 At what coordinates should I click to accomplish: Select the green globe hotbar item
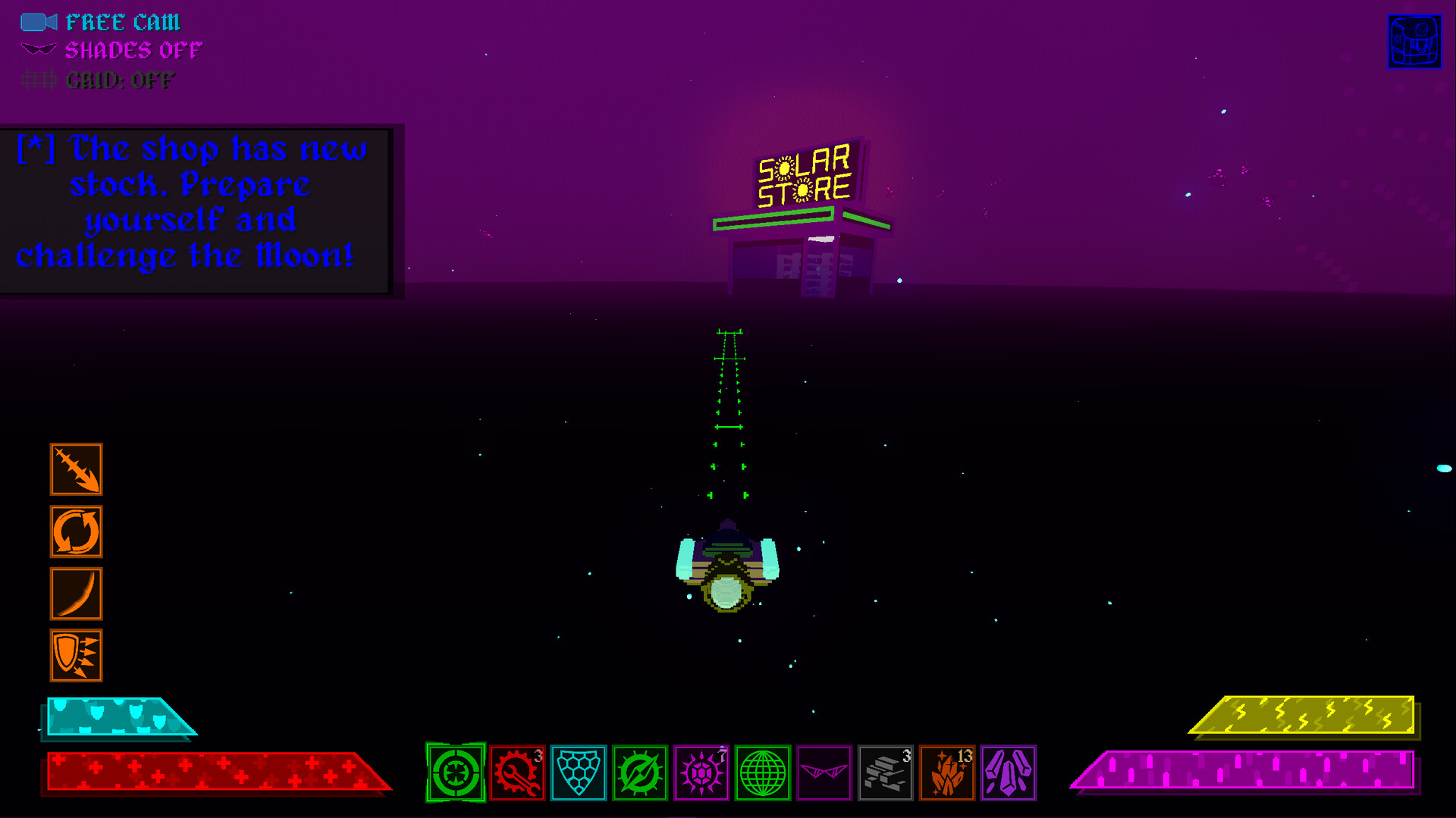tap(764, 773)
